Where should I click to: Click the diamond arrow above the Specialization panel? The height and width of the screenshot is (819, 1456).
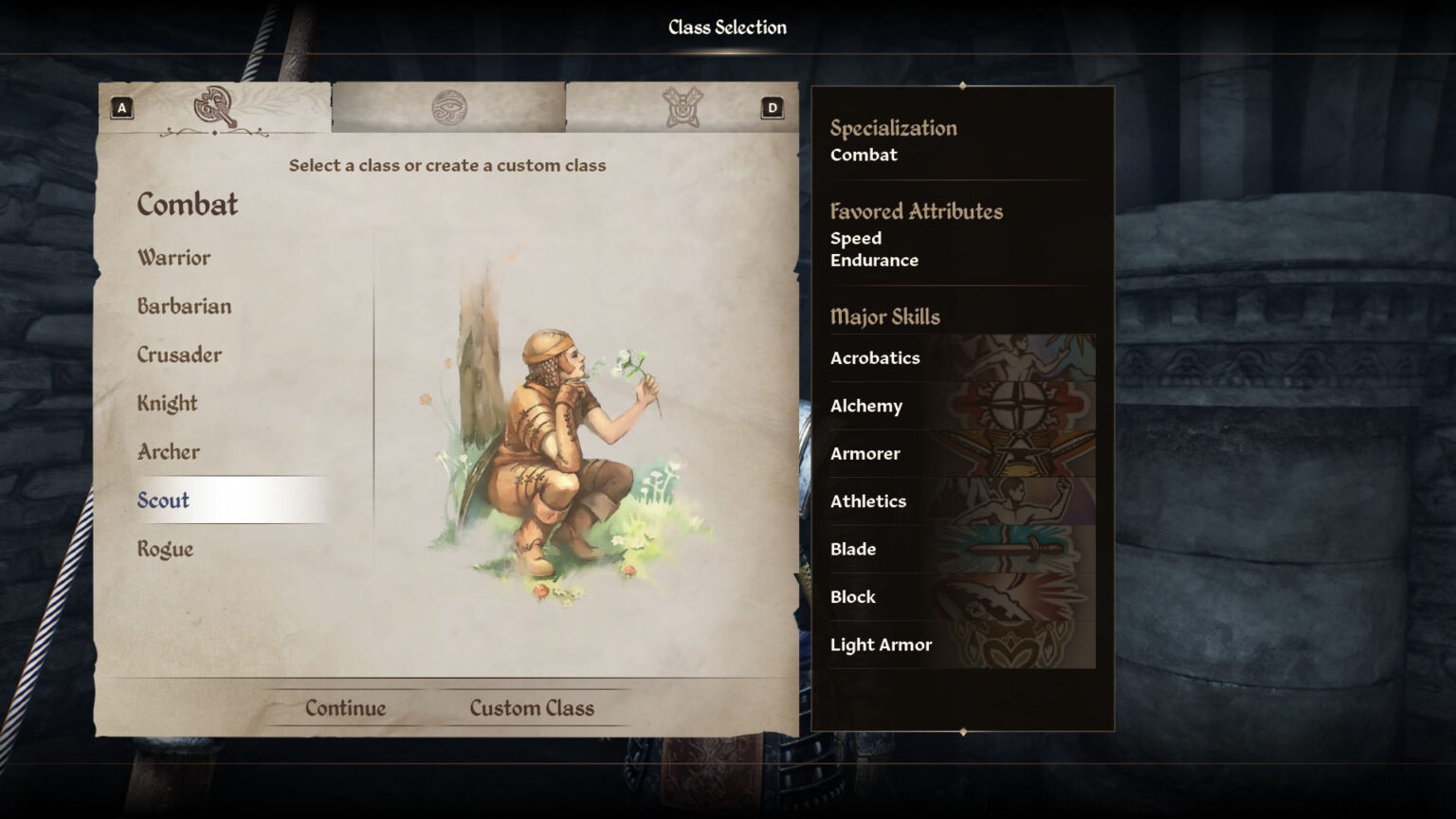pyautogui.click(x=964, y=85)
